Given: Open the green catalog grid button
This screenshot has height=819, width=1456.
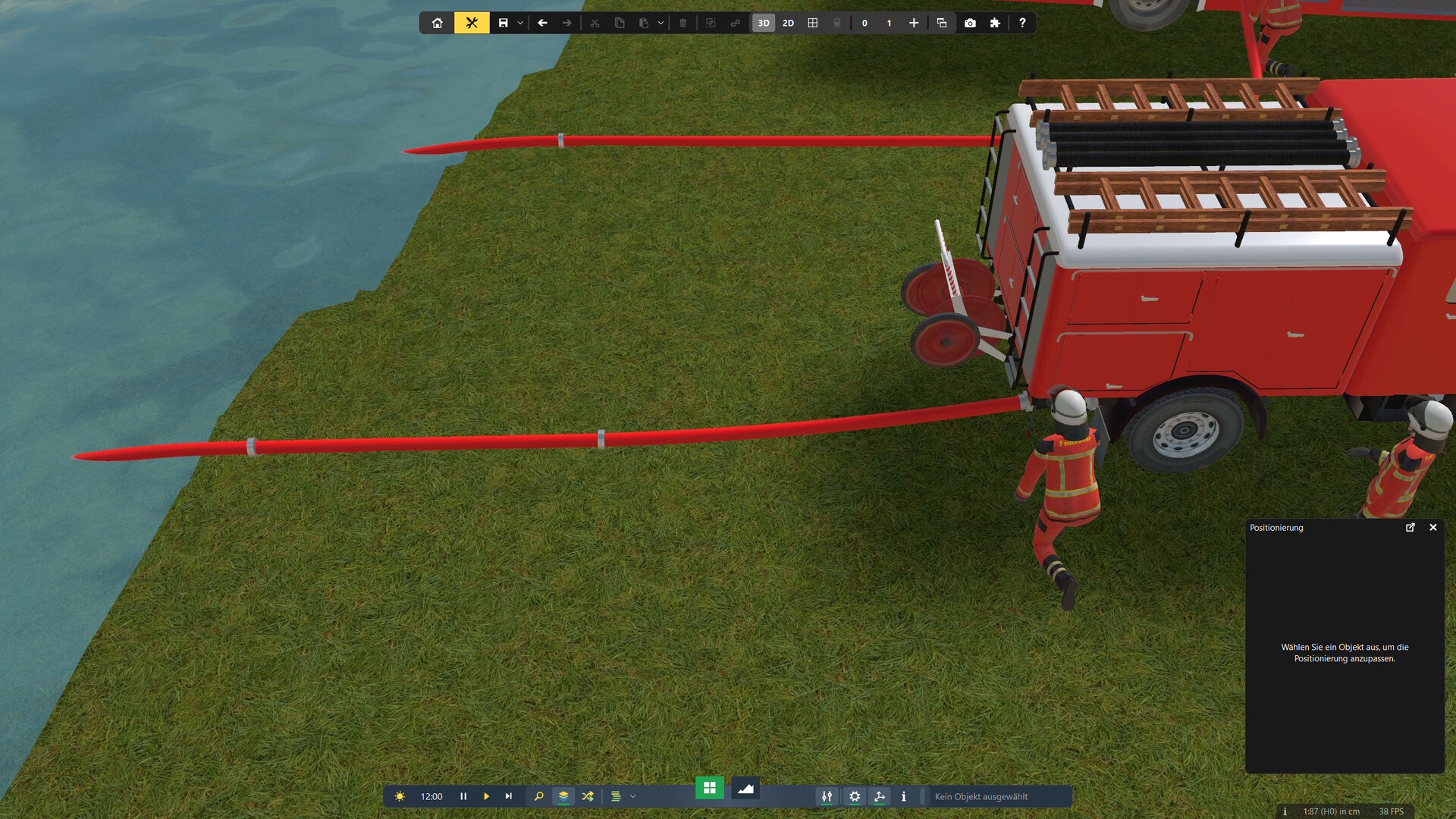Looking at the screenshot, I should 710,788.
